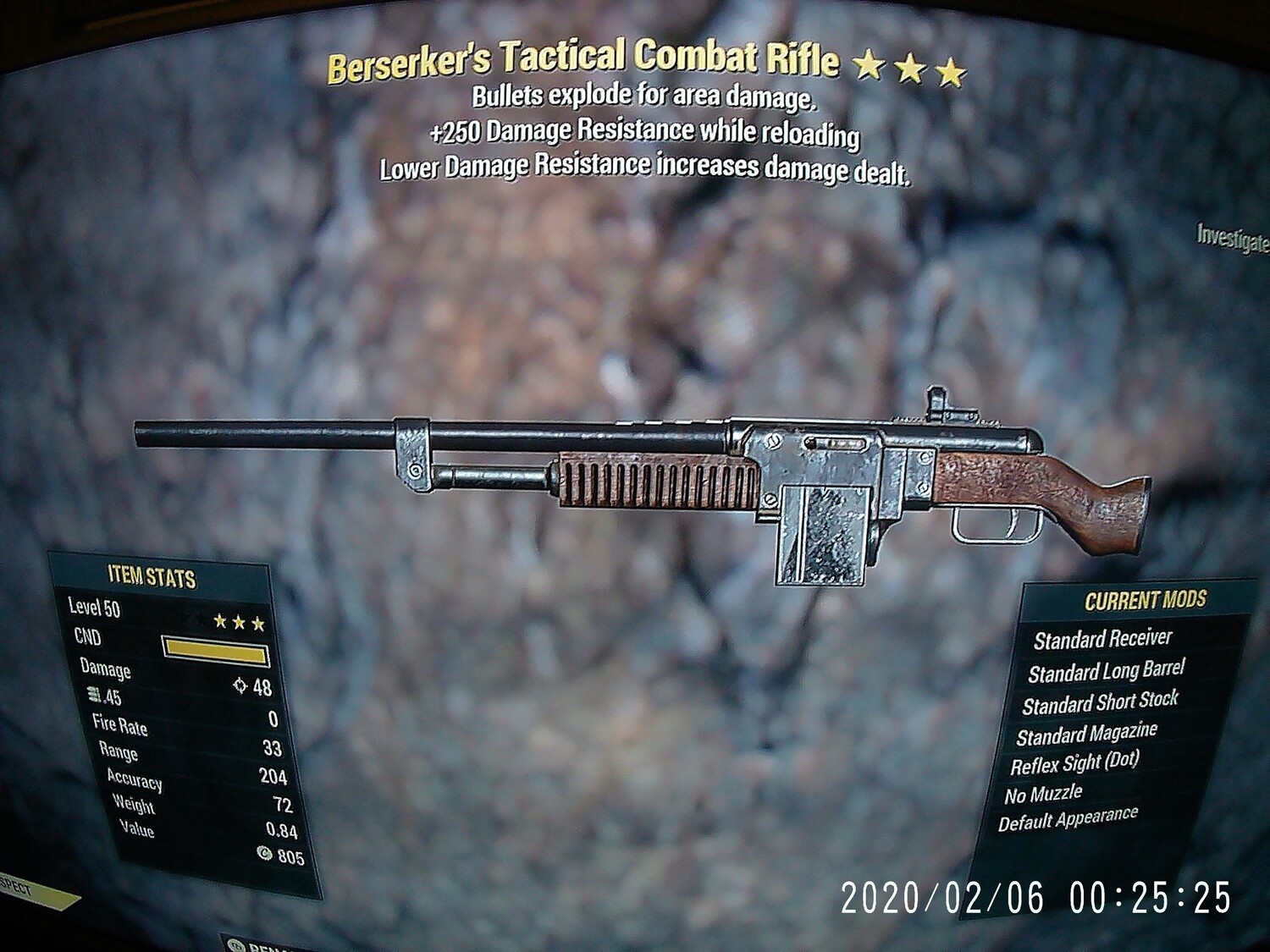Viewport: 1270px width, 952px height.
Task: Open the Standard Long Barrel mod listing
Action: [1105, 673]
